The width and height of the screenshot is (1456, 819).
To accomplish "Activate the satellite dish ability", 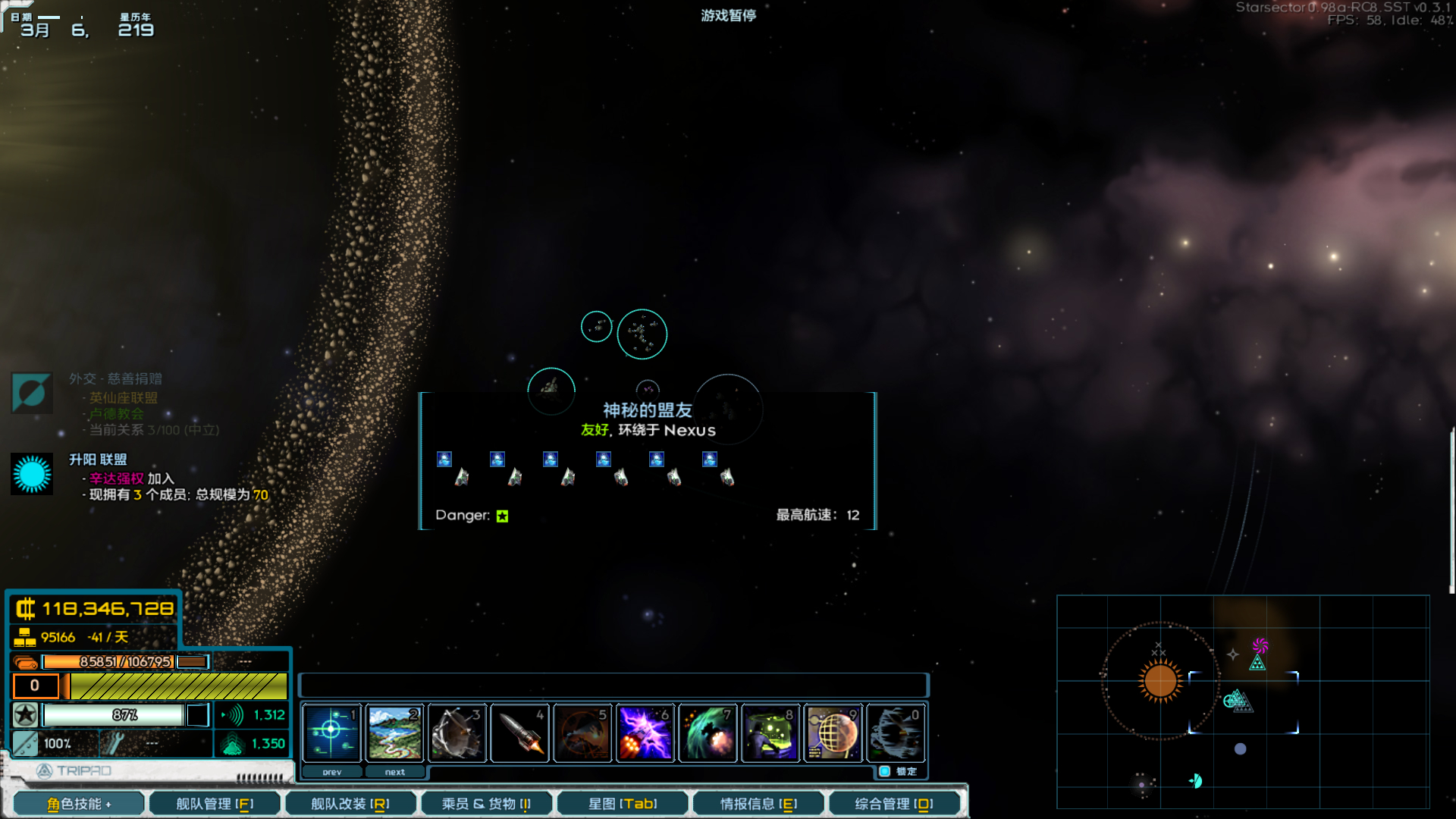I will [x=457, y=733].
